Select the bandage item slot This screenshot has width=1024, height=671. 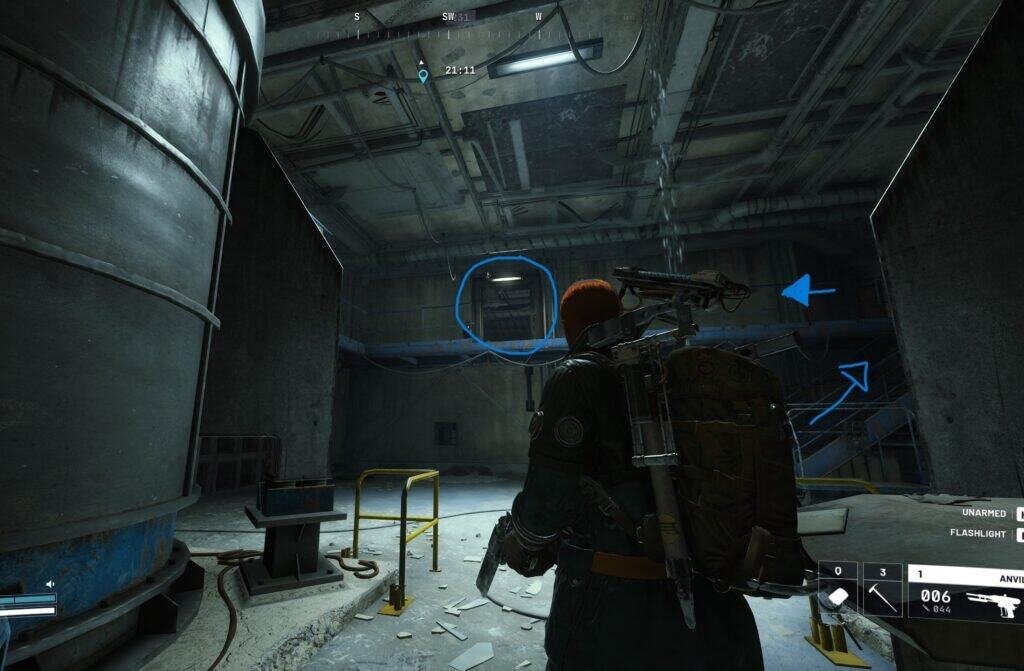[x=838, y=590]
